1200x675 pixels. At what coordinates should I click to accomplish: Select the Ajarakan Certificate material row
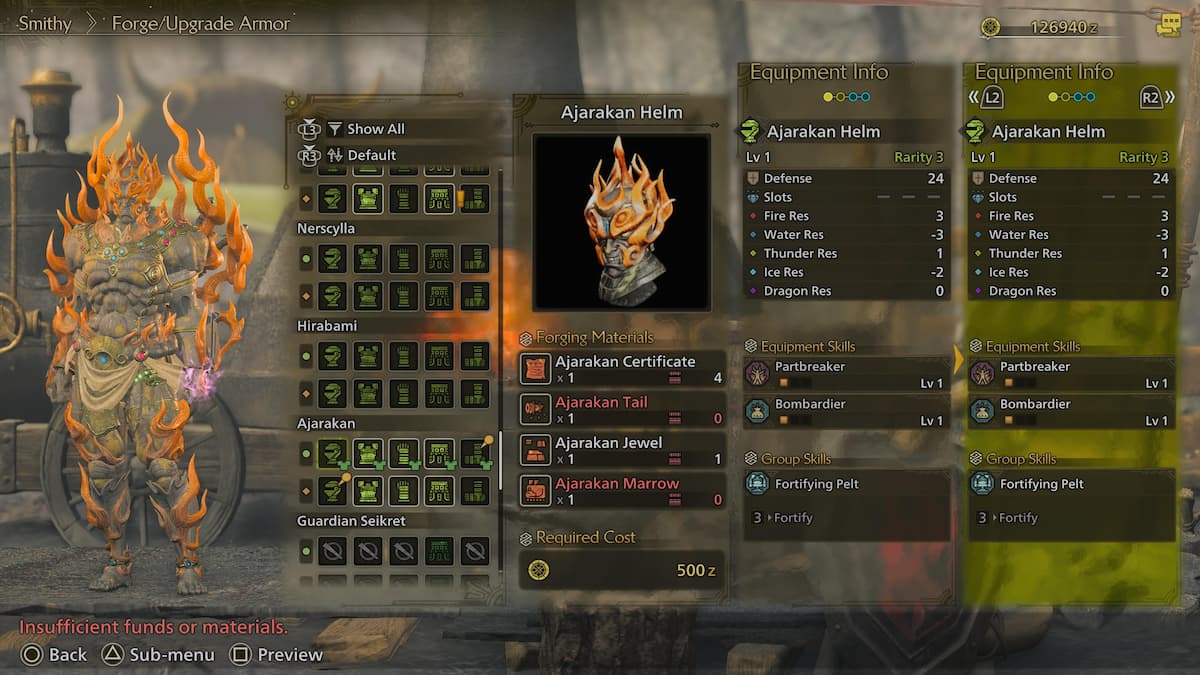[x=621, y=369]
